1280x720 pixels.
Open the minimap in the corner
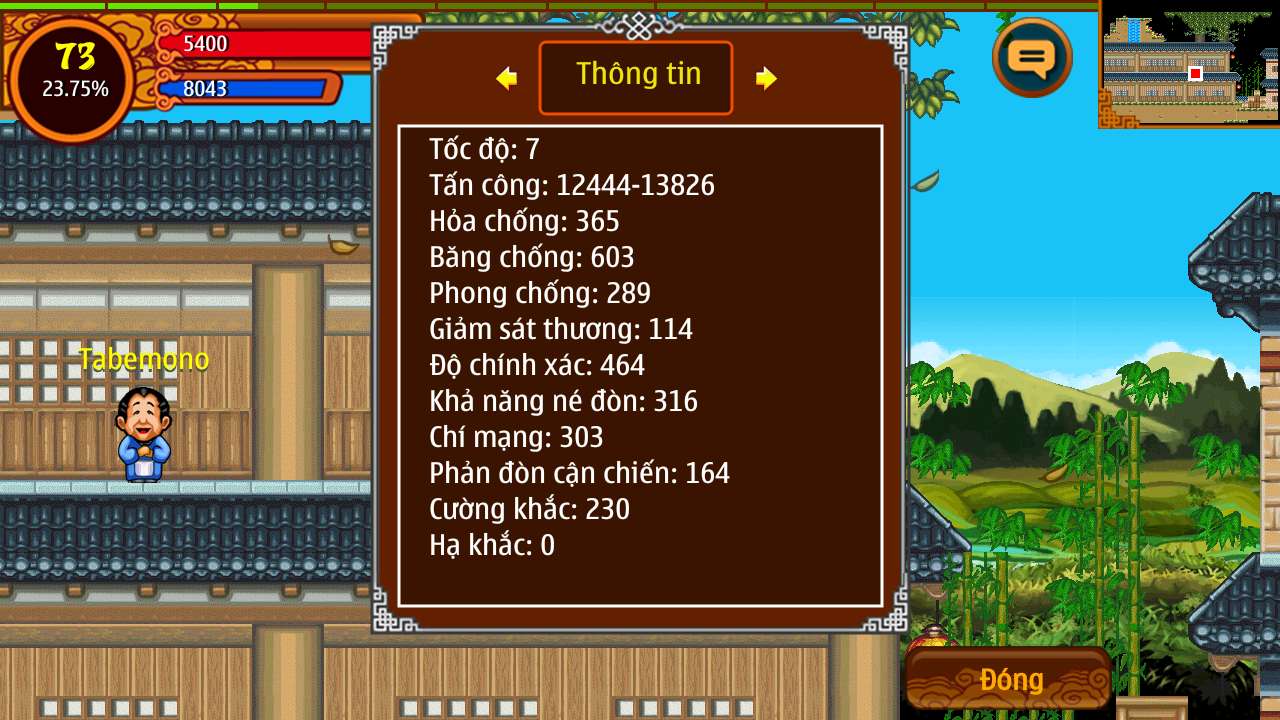point(1189,64)
